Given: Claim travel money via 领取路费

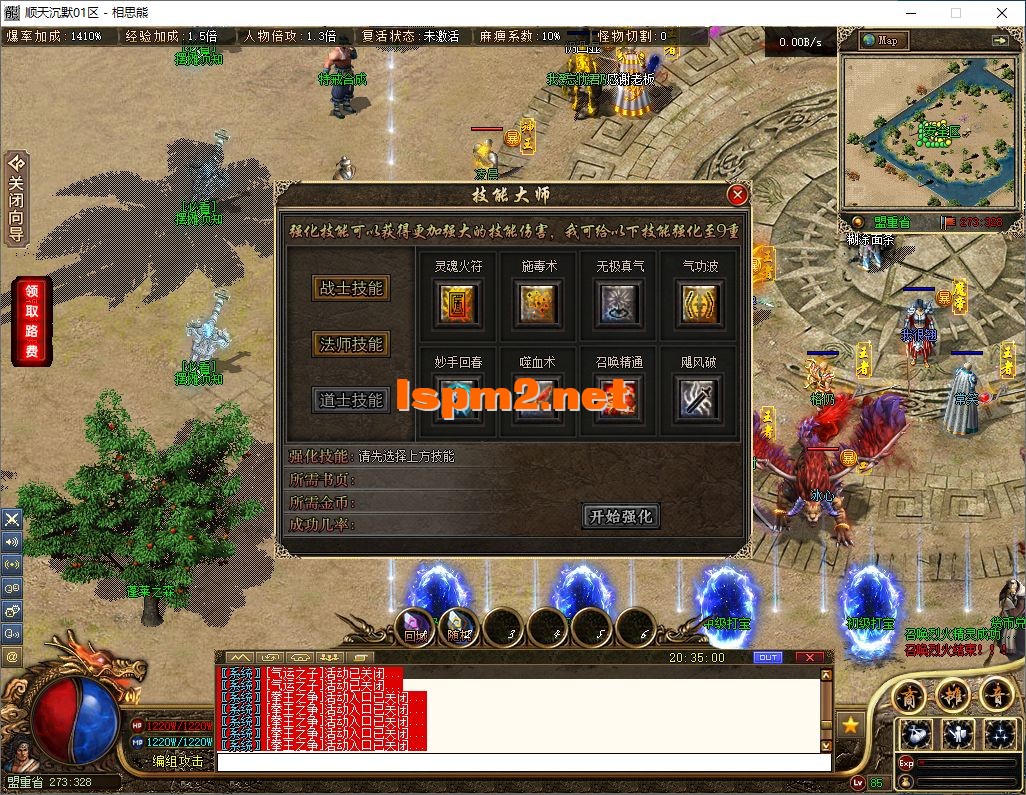Looking at the screenshot, I should pyautogui.click(x=31, y=322).
